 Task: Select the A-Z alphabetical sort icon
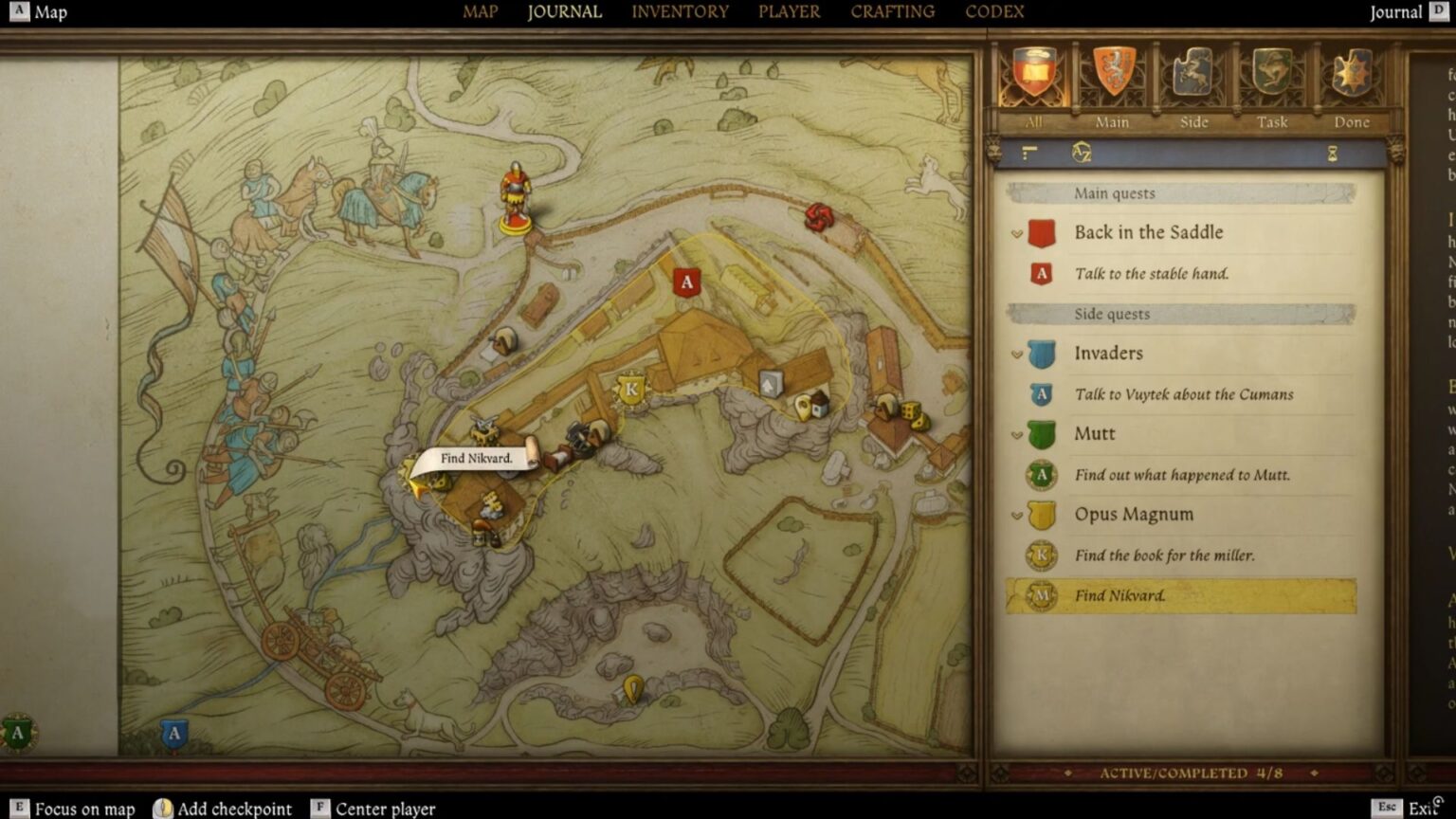(x=1081, y=152)
